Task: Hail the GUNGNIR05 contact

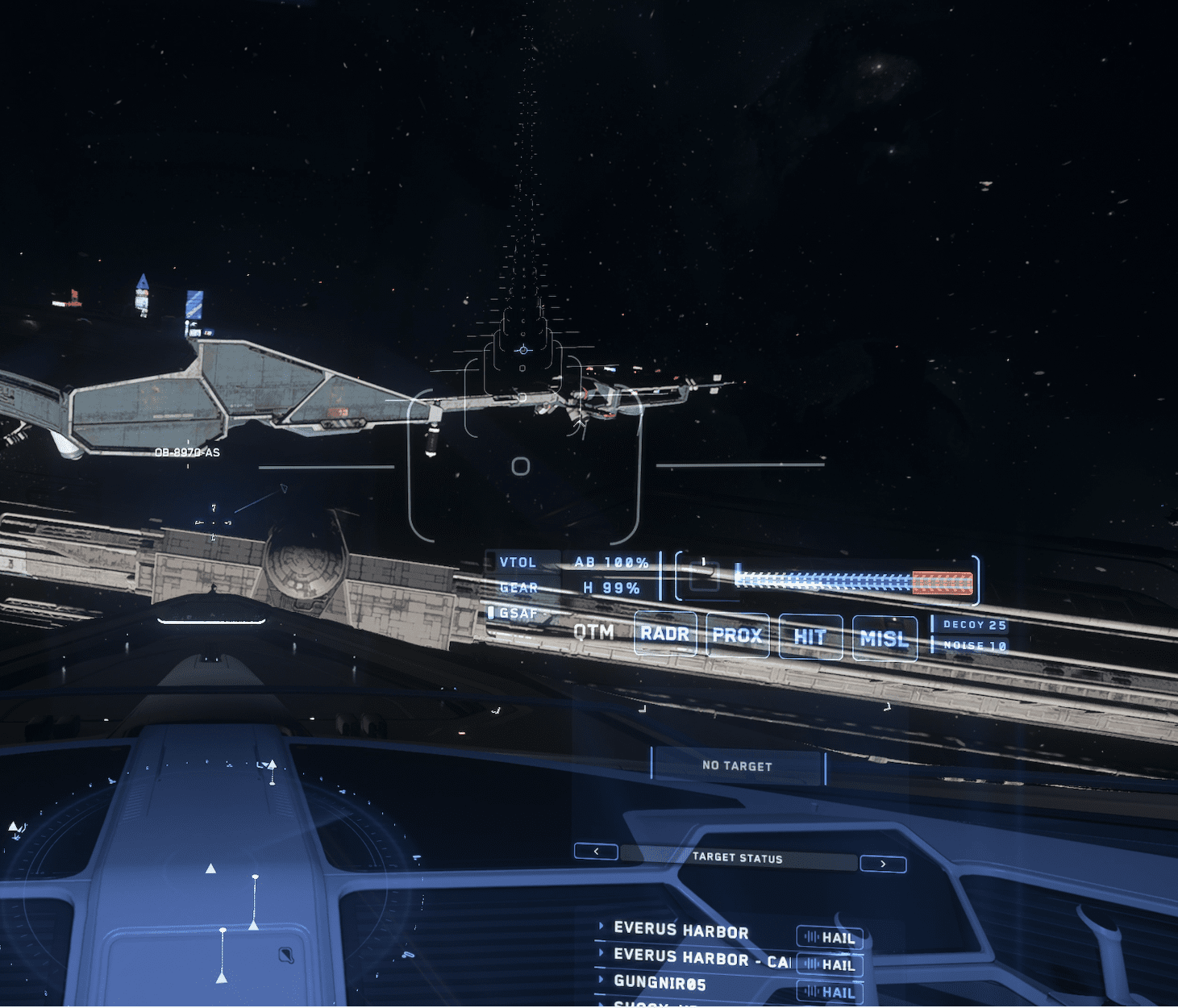Action: point(830,992)
